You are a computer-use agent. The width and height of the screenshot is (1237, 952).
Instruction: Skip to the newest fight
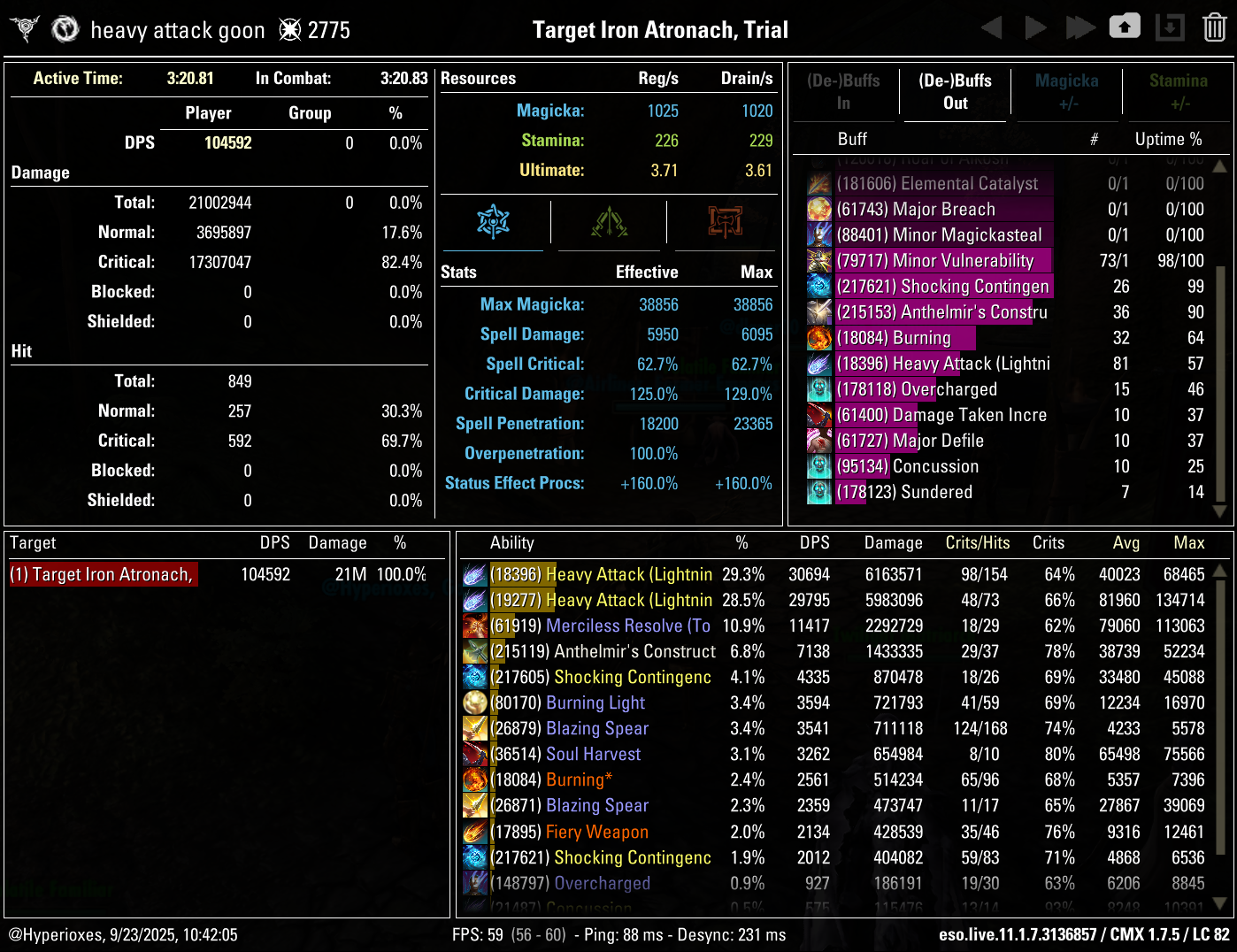1081,27
